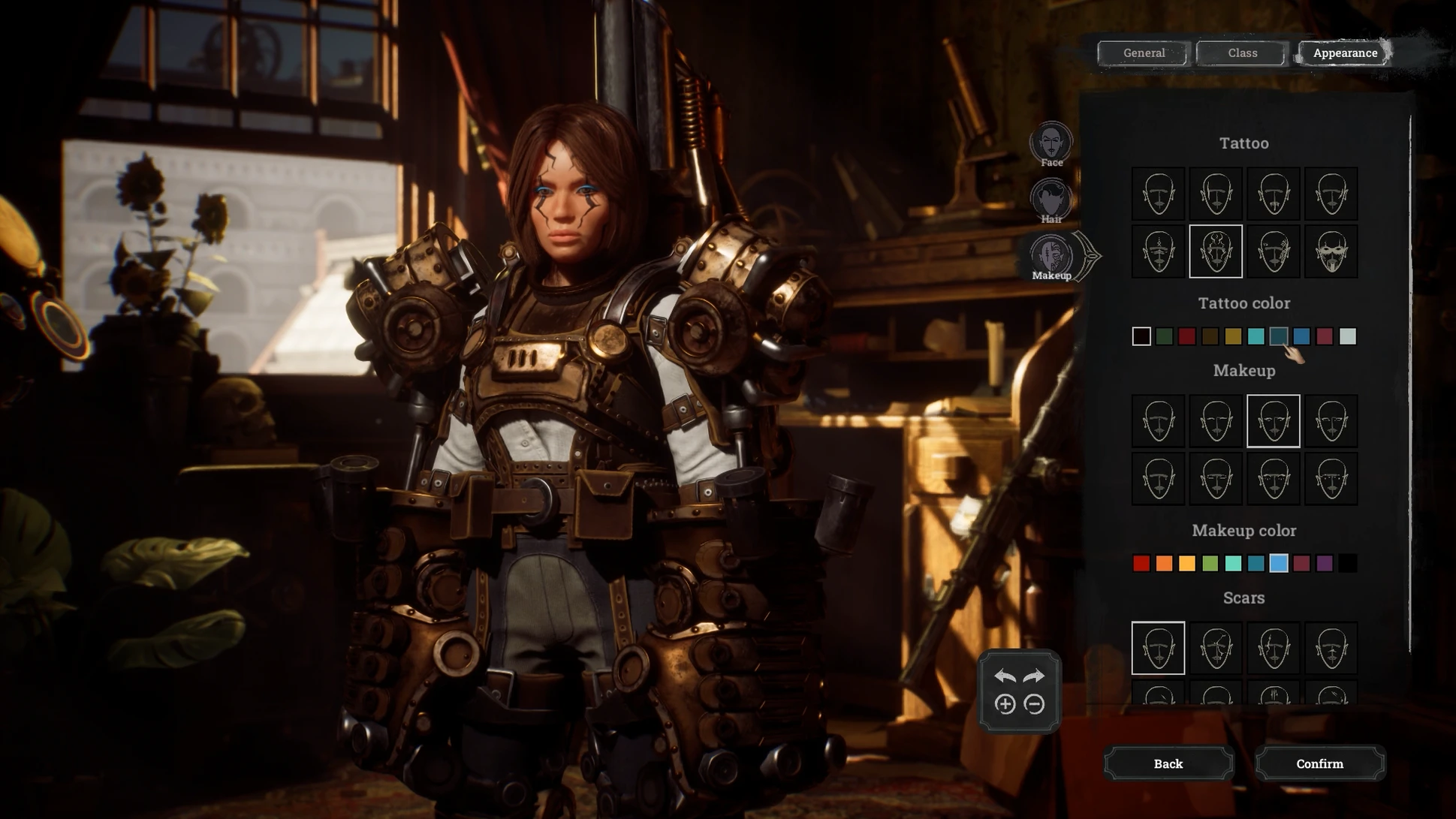Rotate the character right with the arrow
1456x819 pixels.
tap(1034, 676)
